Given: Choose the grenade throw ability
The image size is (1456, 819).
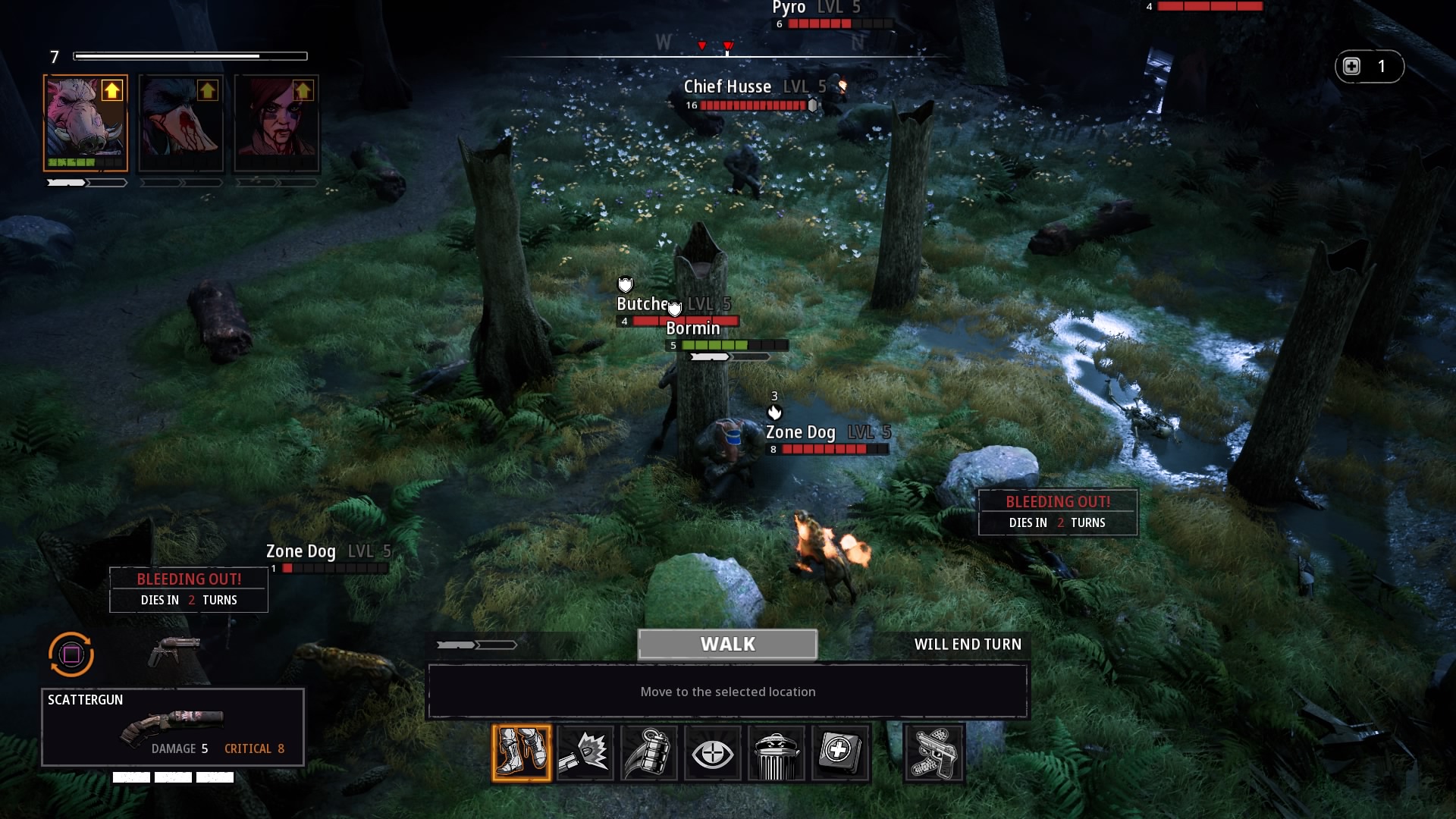Looking at the screenshot, I should tap(649, 752).
